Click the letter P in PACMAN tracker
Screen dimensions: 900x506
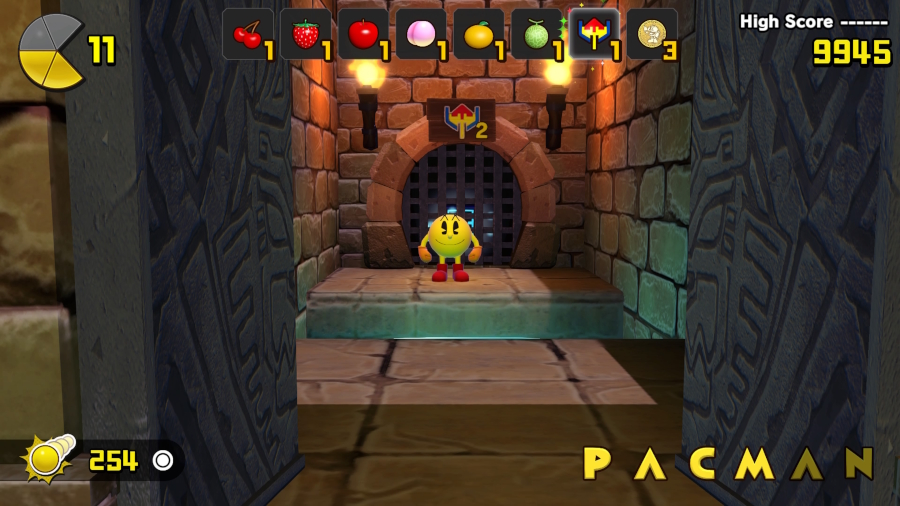pyautogui.click(x=597, y=463)
